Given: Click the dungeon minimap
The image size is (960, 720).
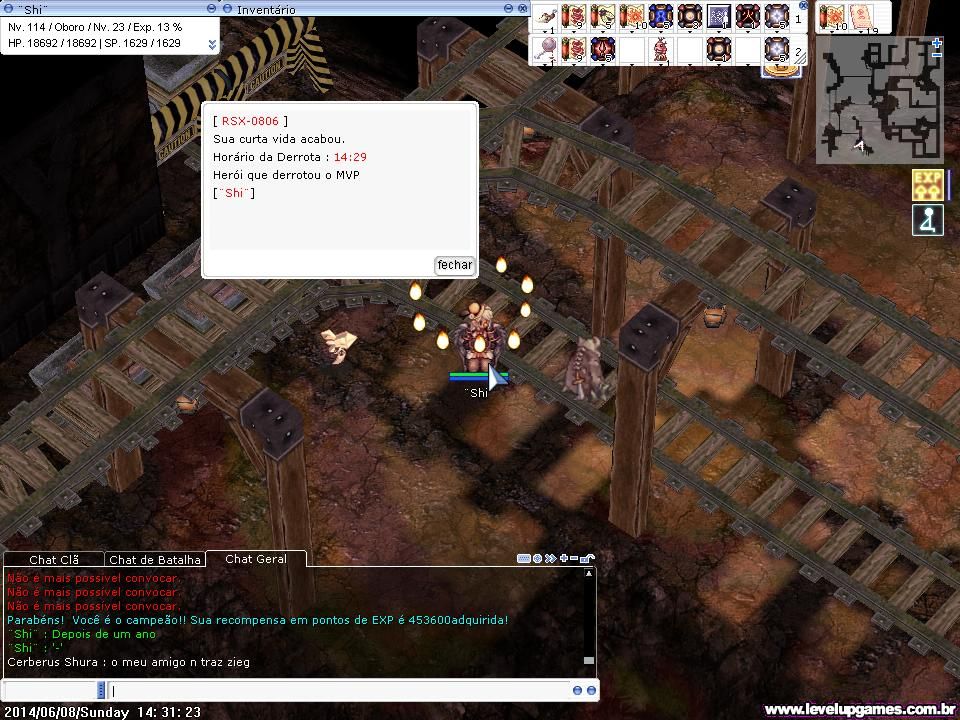Looking at the screenshot, I should coord(878,100).
